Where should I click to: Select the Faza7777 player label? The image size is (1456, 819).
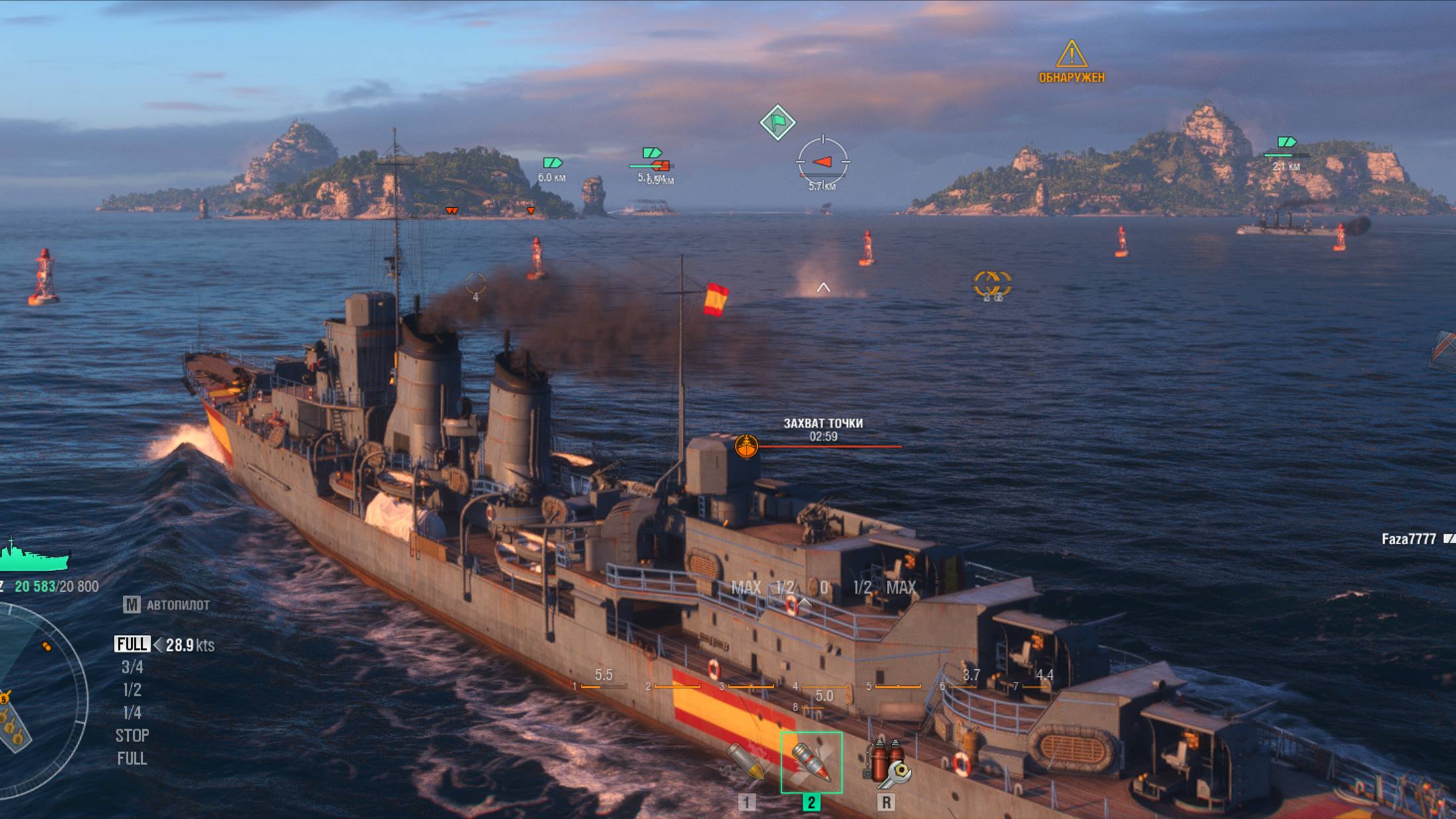click(x=1408, y=539)
